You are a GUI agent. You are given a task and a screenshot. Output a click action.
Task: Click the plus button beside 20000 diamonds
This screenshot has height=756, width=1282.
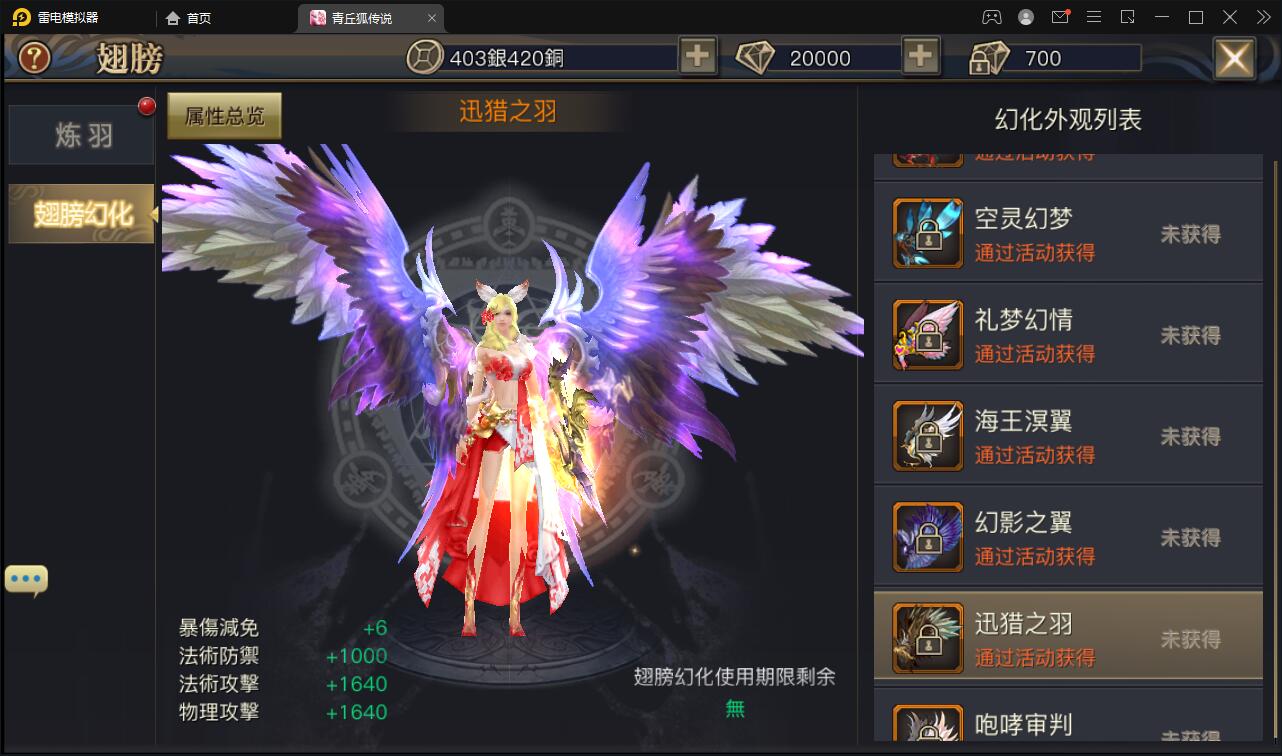click(x=920, y=57)
